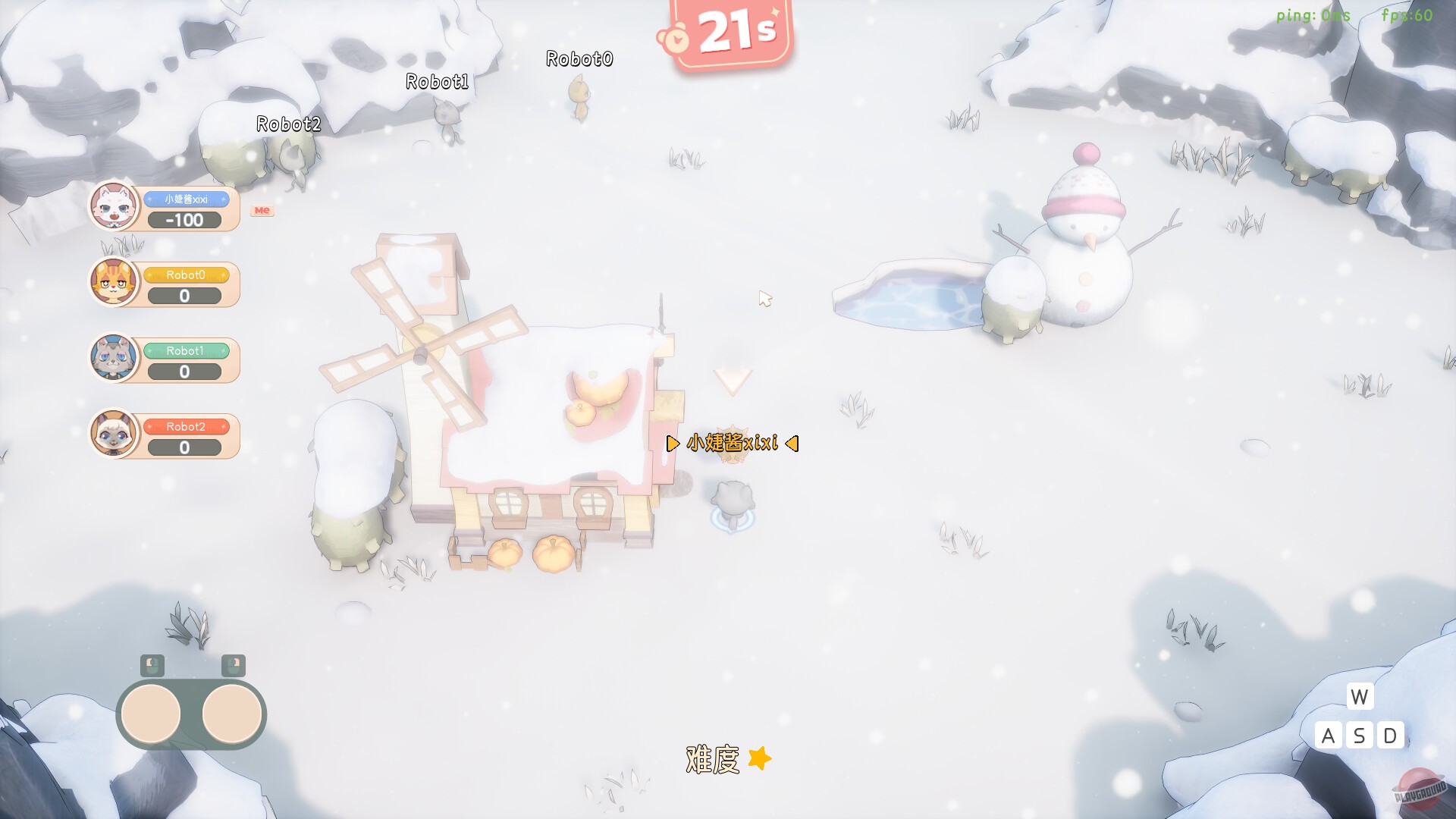Click 小婕酱xixi's white cat avatar portrait
Viewport: 1456px width, 819px height.
(112, 206)
